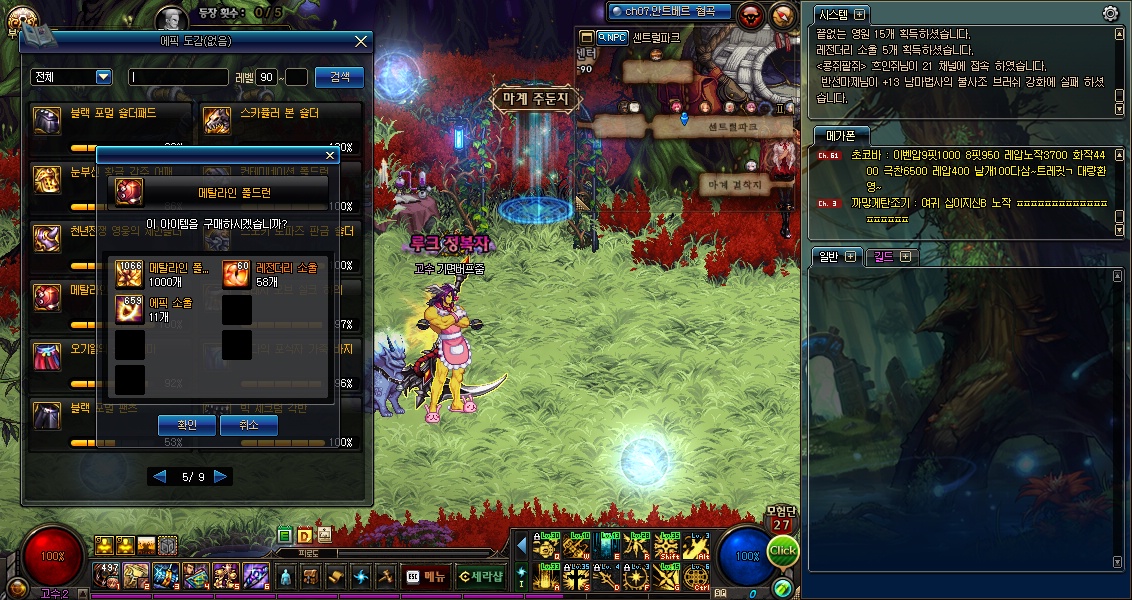Open chat settings via the gear icon
1132x600 pixels.
point(1110,14)
